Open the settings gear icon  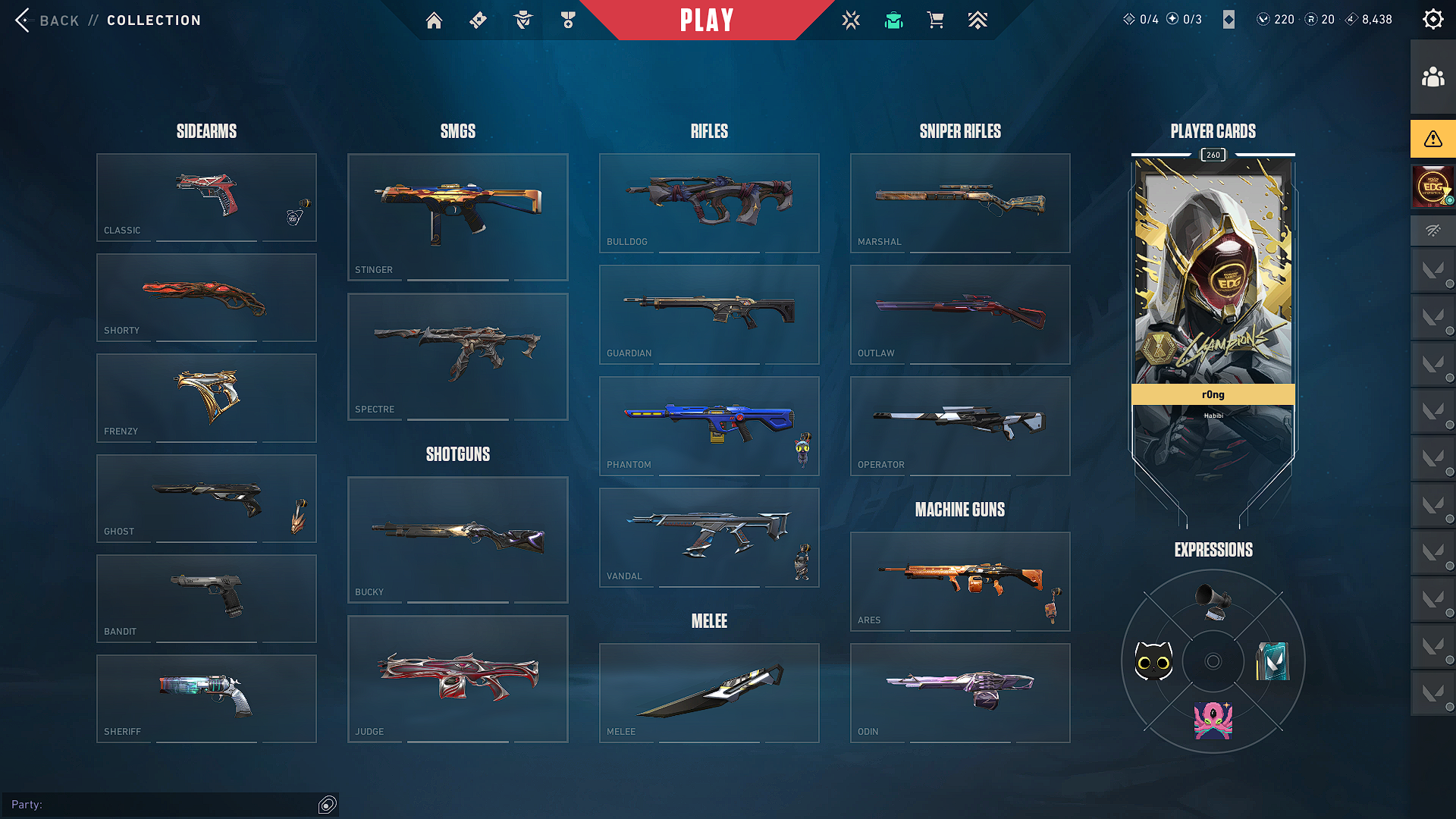click(x=1432, y=20)
